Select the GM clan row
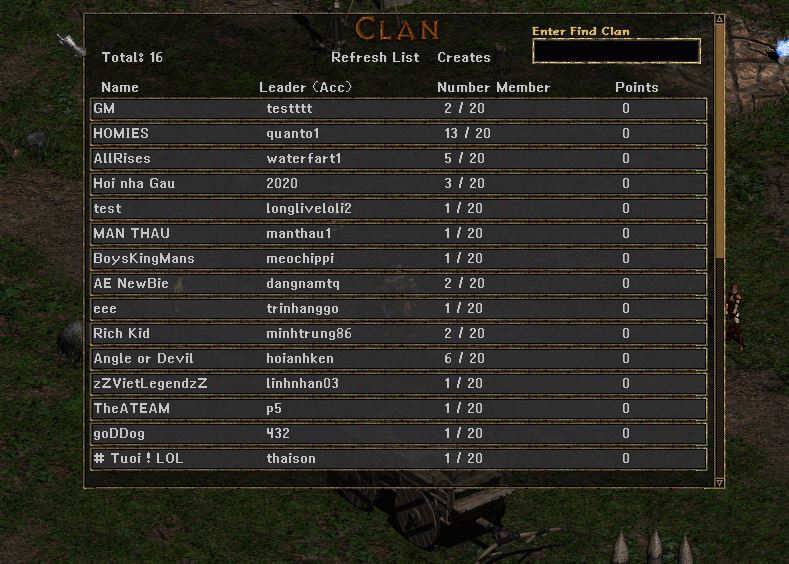This screenshot has height=564, width=789. click(x=398, y=108)
